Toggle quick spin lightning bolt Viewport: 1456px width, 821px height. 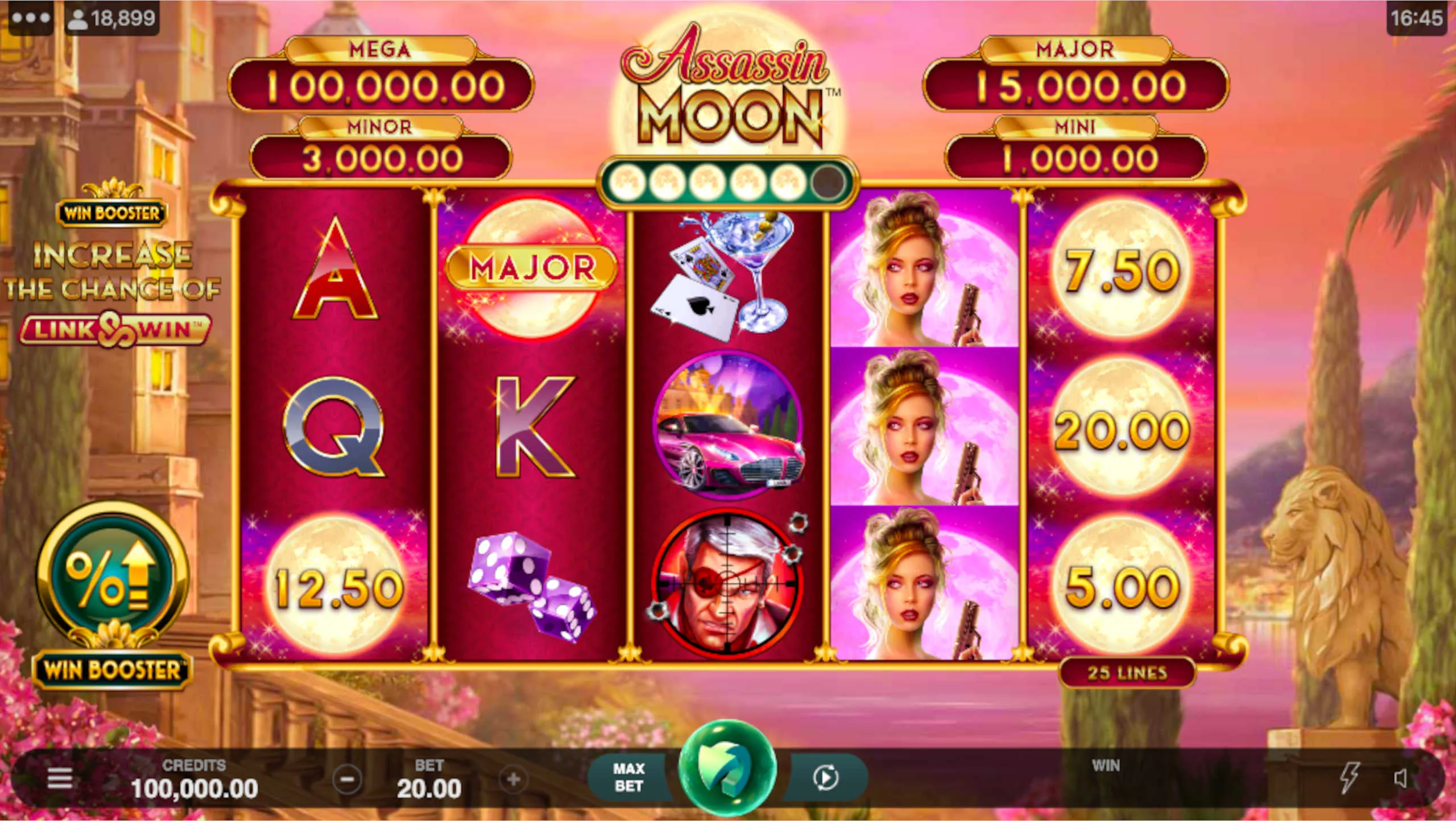coord(1349,777)
